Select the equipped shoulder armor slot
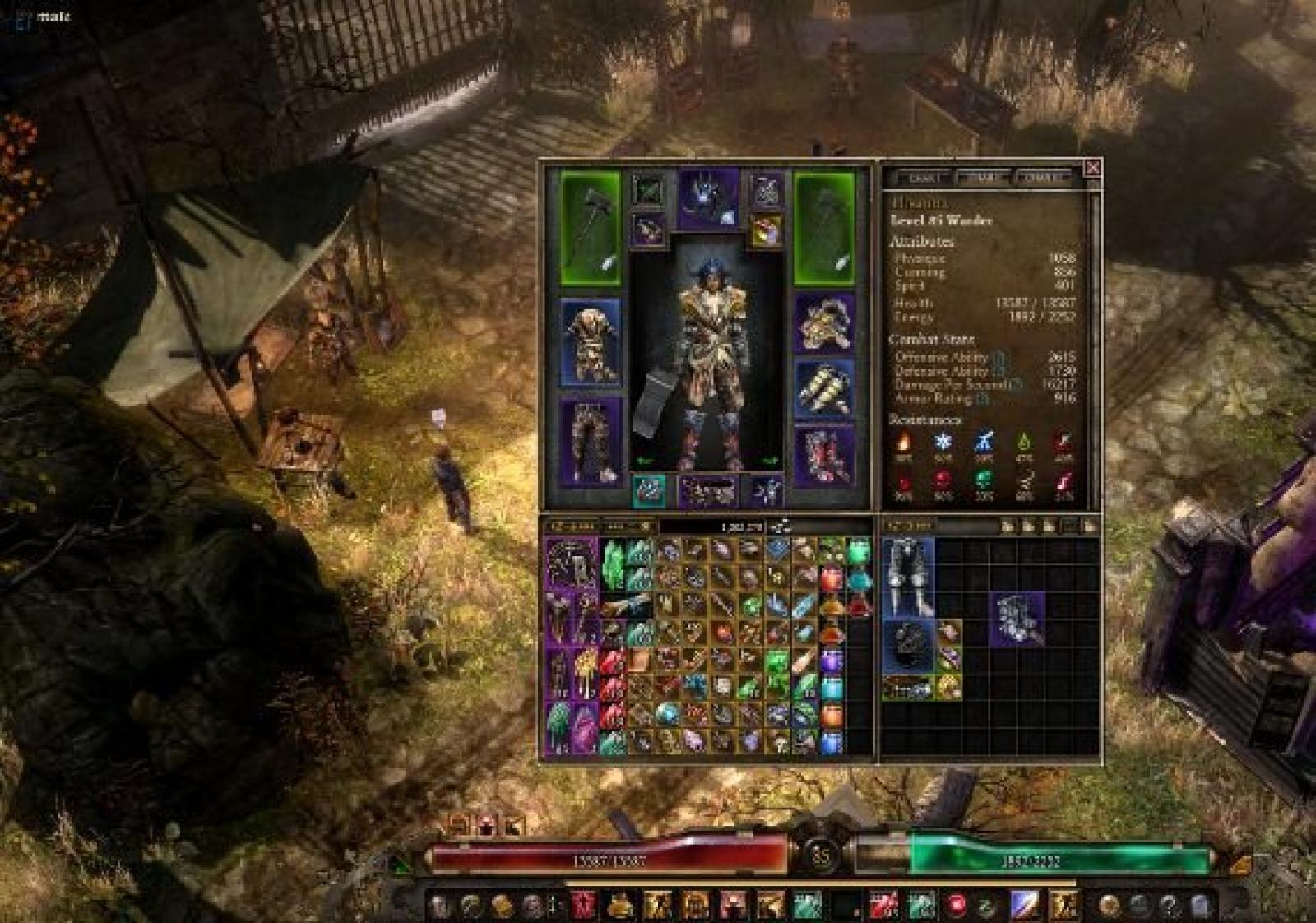The image size is (1316, 923). [x=823, y=322]
